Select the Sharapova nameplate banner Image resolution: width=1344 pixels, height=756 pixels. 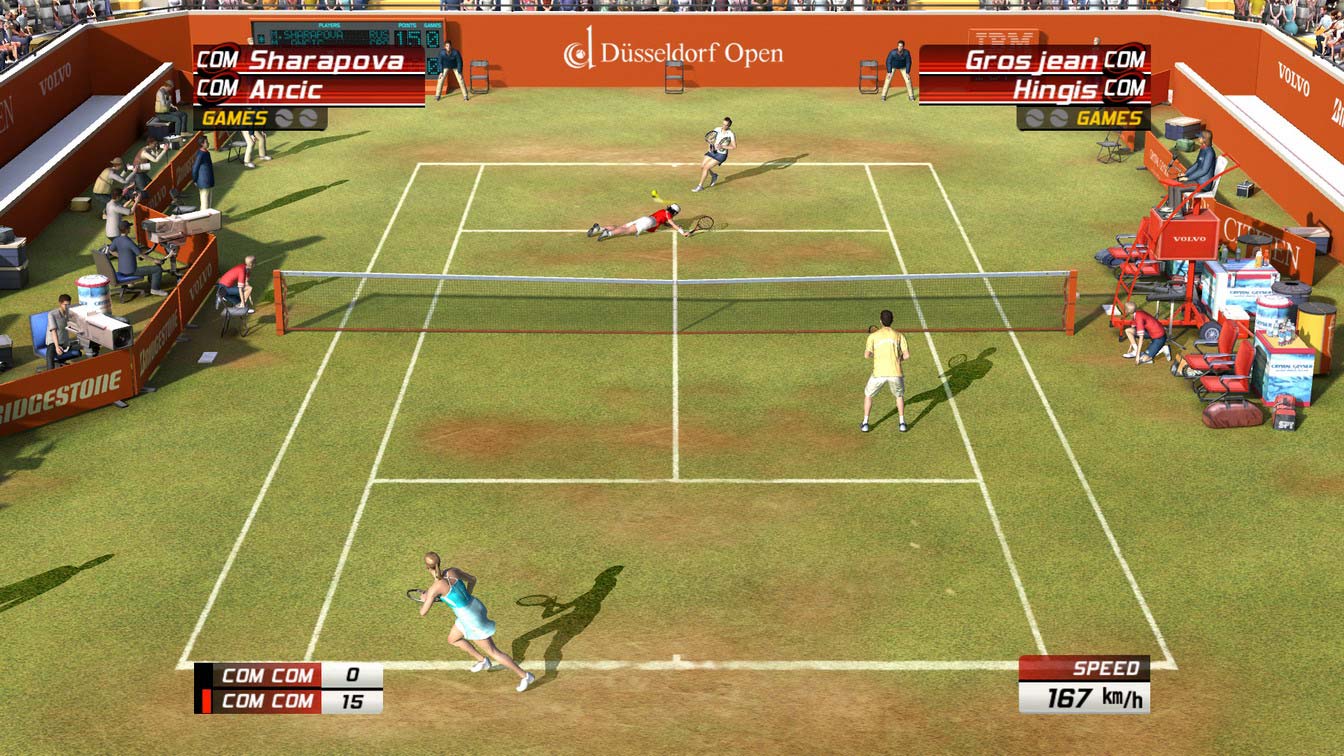(330, 60)
